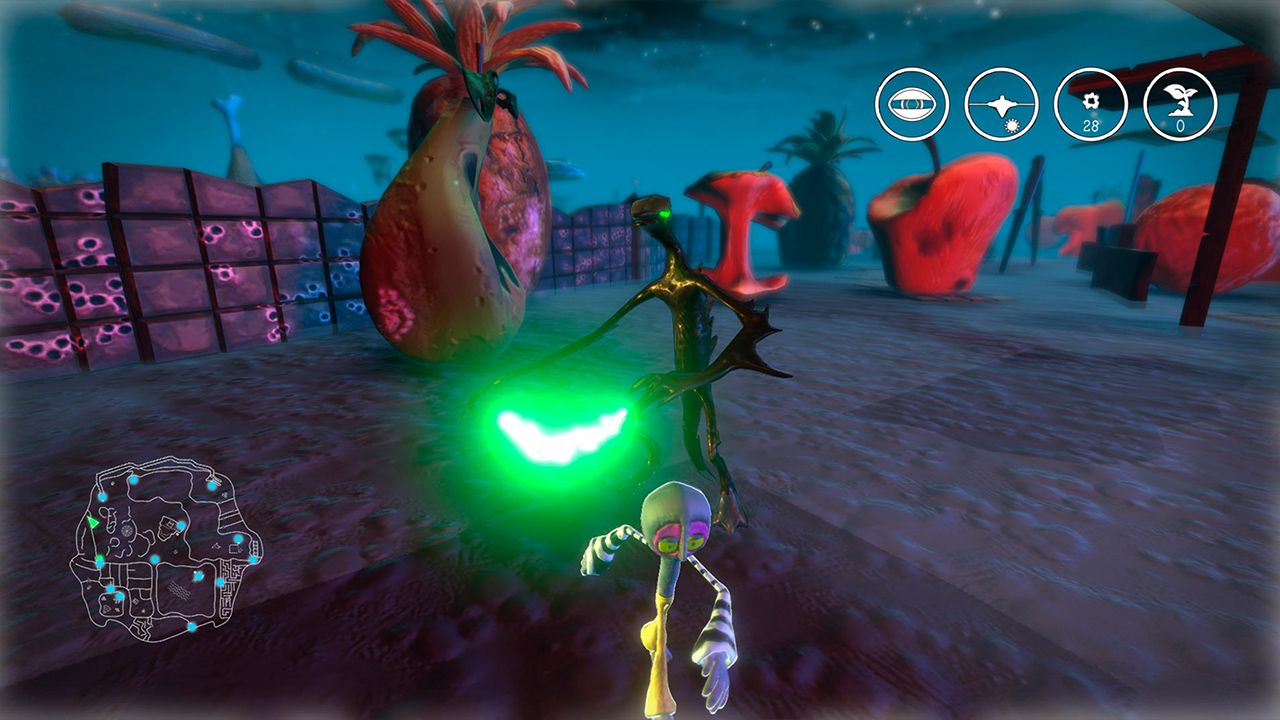Click the green dot marker on the minimap

99,558
